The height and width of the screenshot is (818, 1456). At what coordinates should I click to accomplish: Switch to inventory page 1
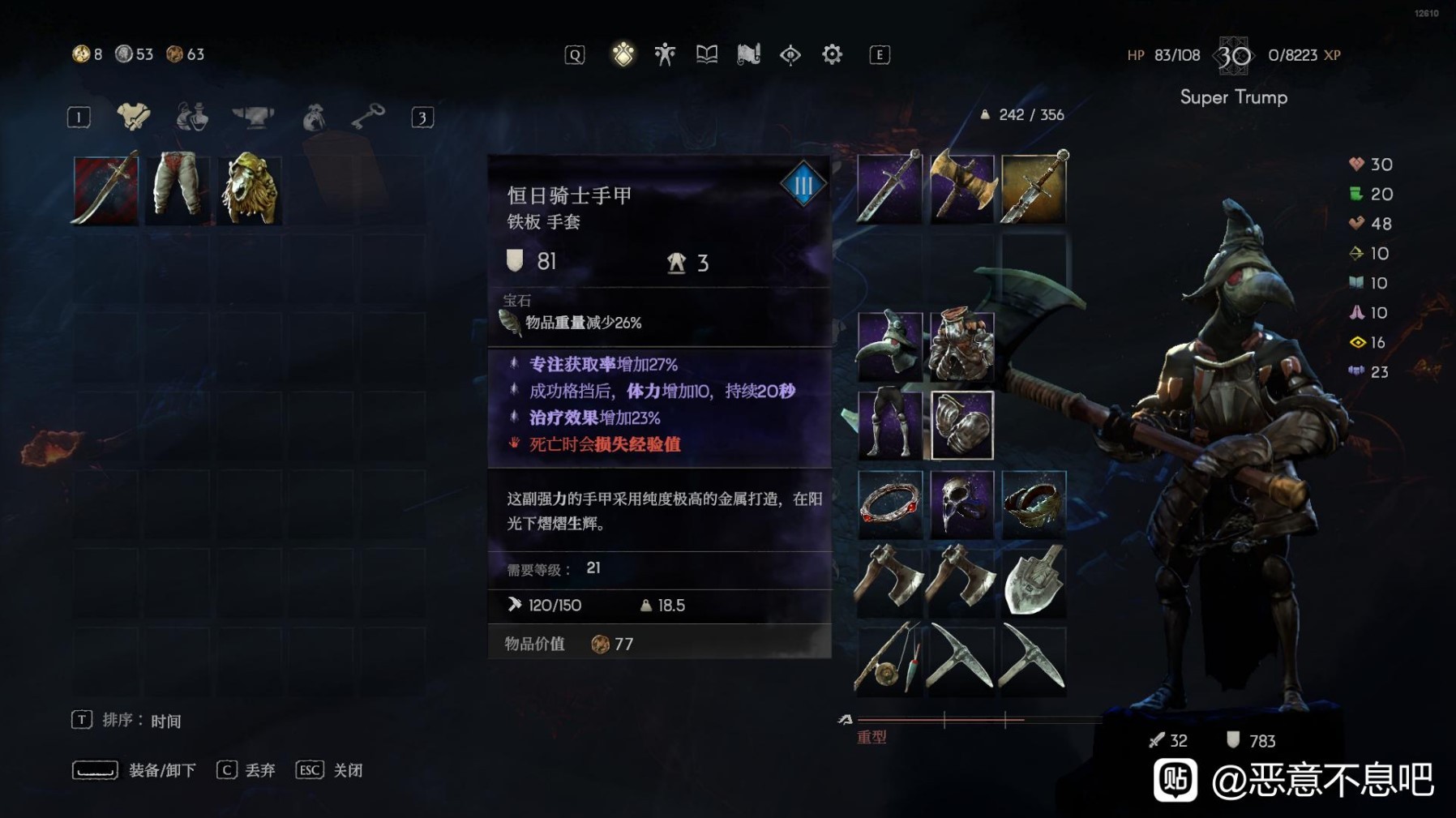[x=78, y=117]
